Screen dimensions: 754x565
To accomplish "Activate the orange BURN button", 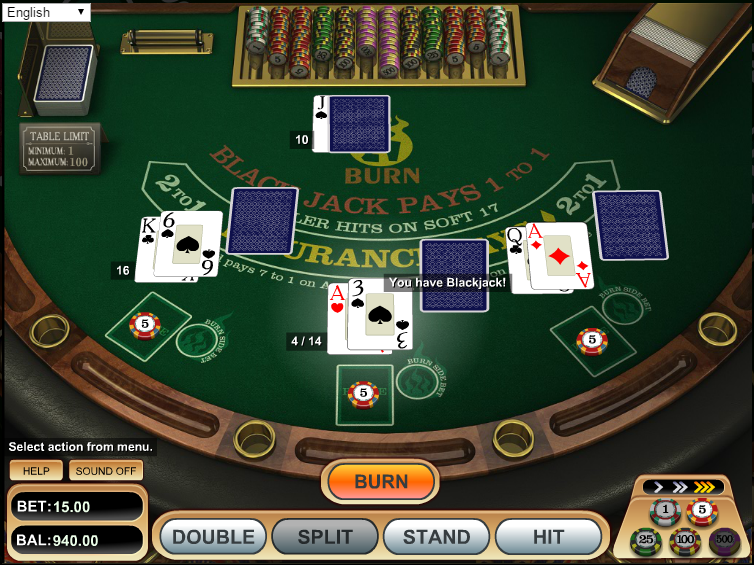I will pos(381,482).
